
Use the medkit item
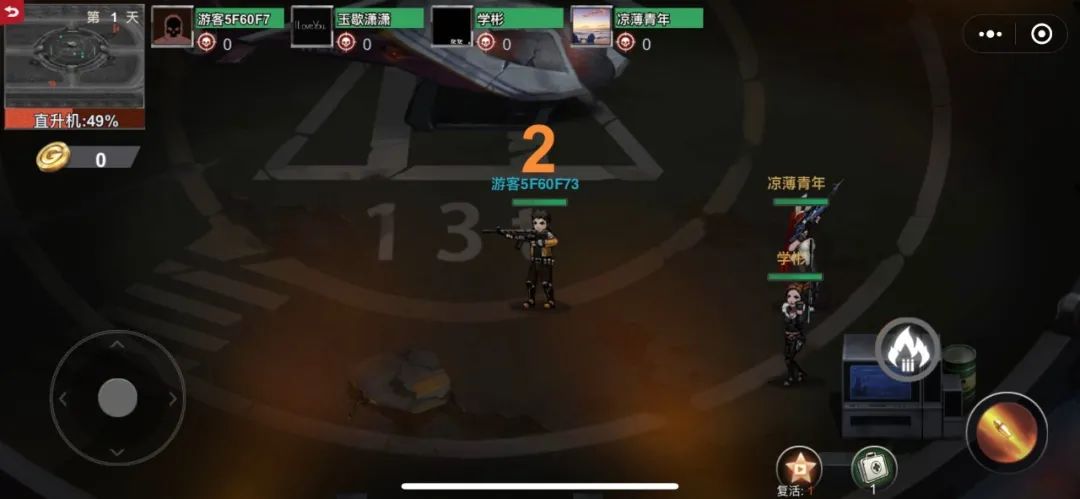click(x=874, y=467)
